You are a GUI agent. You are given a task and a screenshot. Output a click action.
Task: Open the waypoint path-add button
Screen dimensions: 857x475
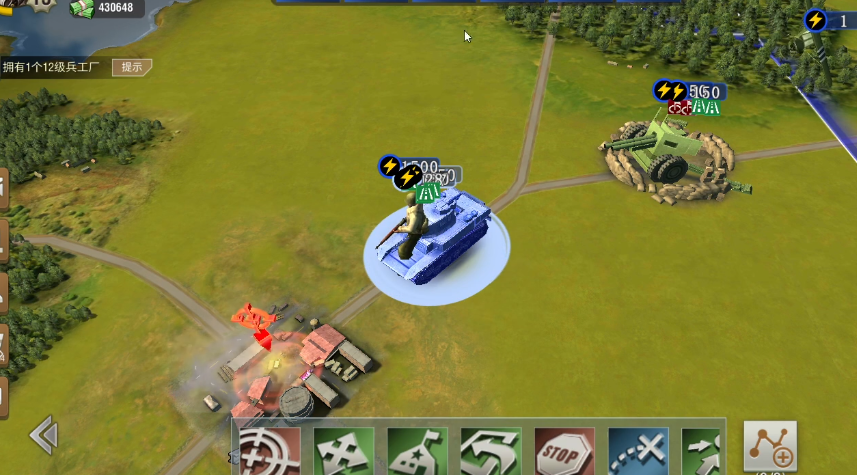tap(770, 446)
